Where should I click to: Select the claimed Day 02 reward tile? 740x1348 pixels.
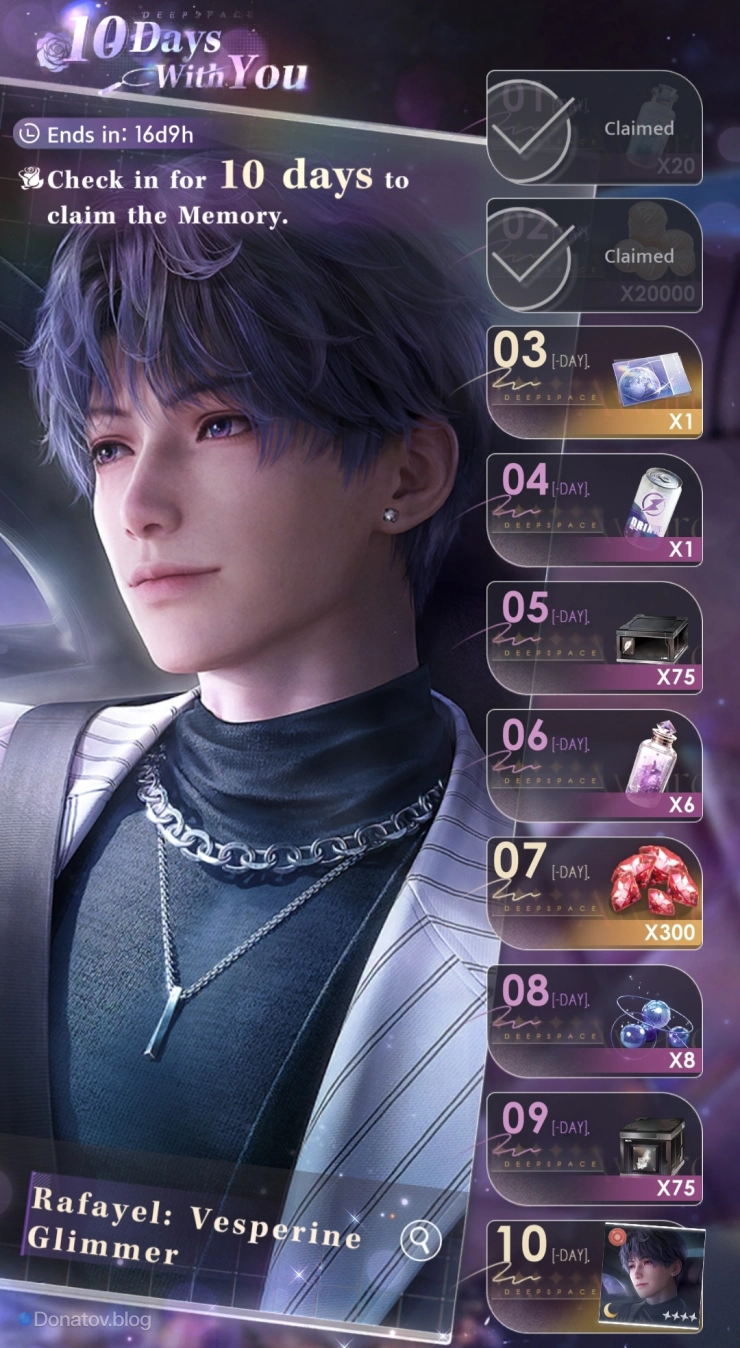click(x=594, y=256)
